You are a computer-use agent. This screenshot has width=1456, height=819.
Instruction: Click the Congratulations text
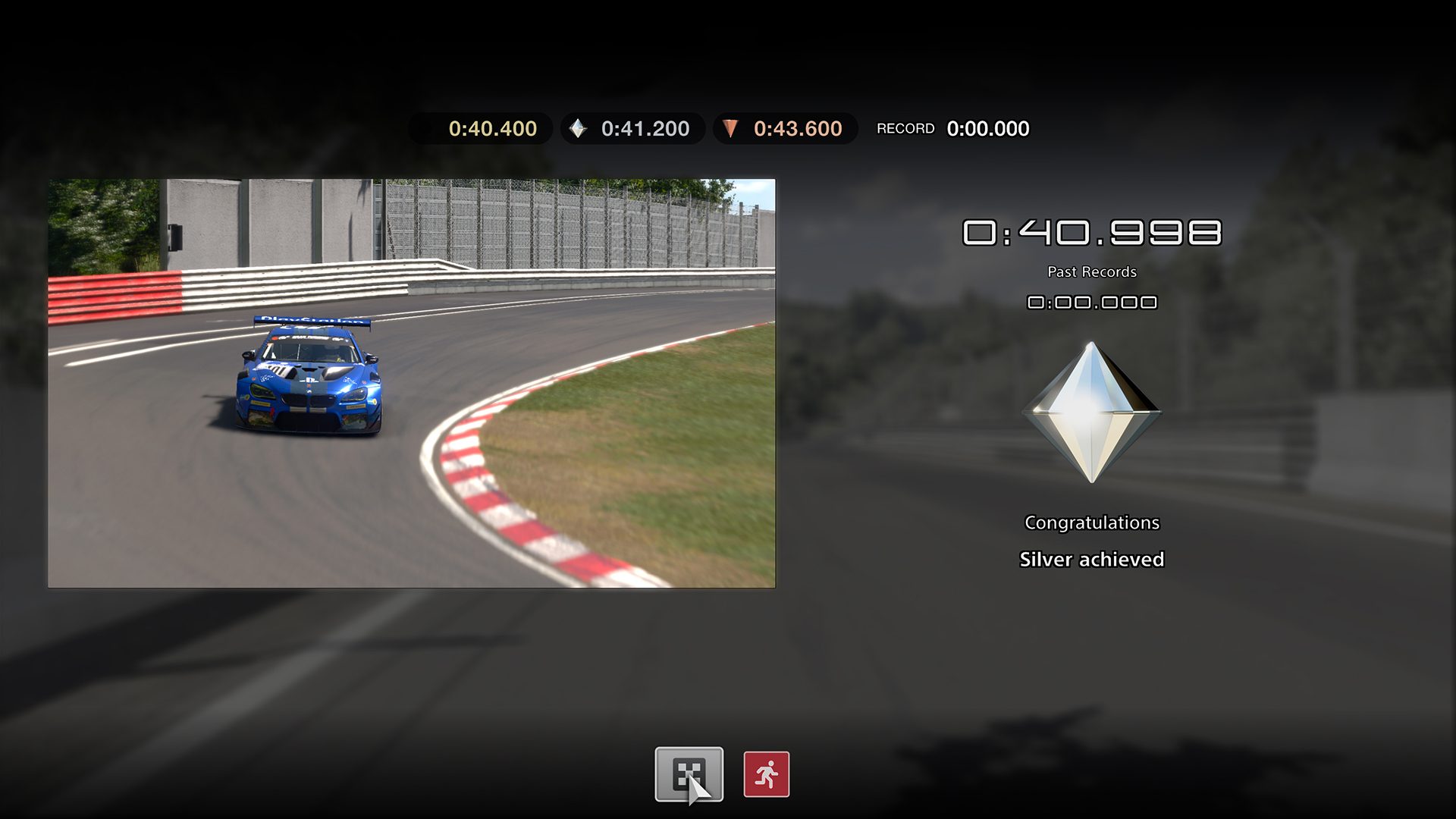1092,522
